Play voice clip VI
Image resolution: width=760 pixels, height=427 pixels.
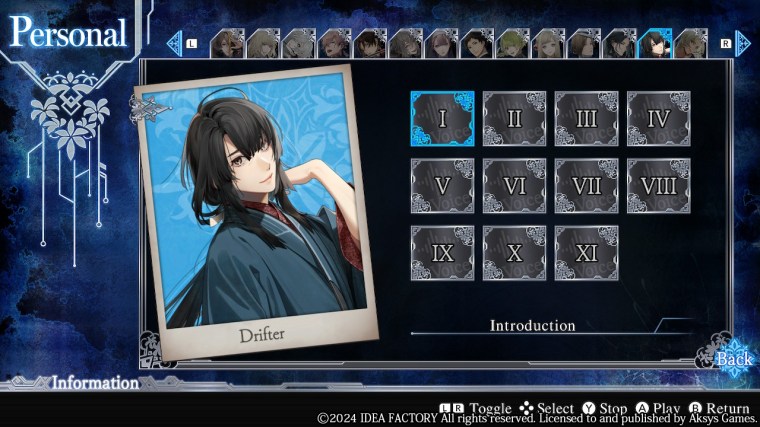(514, 186)
